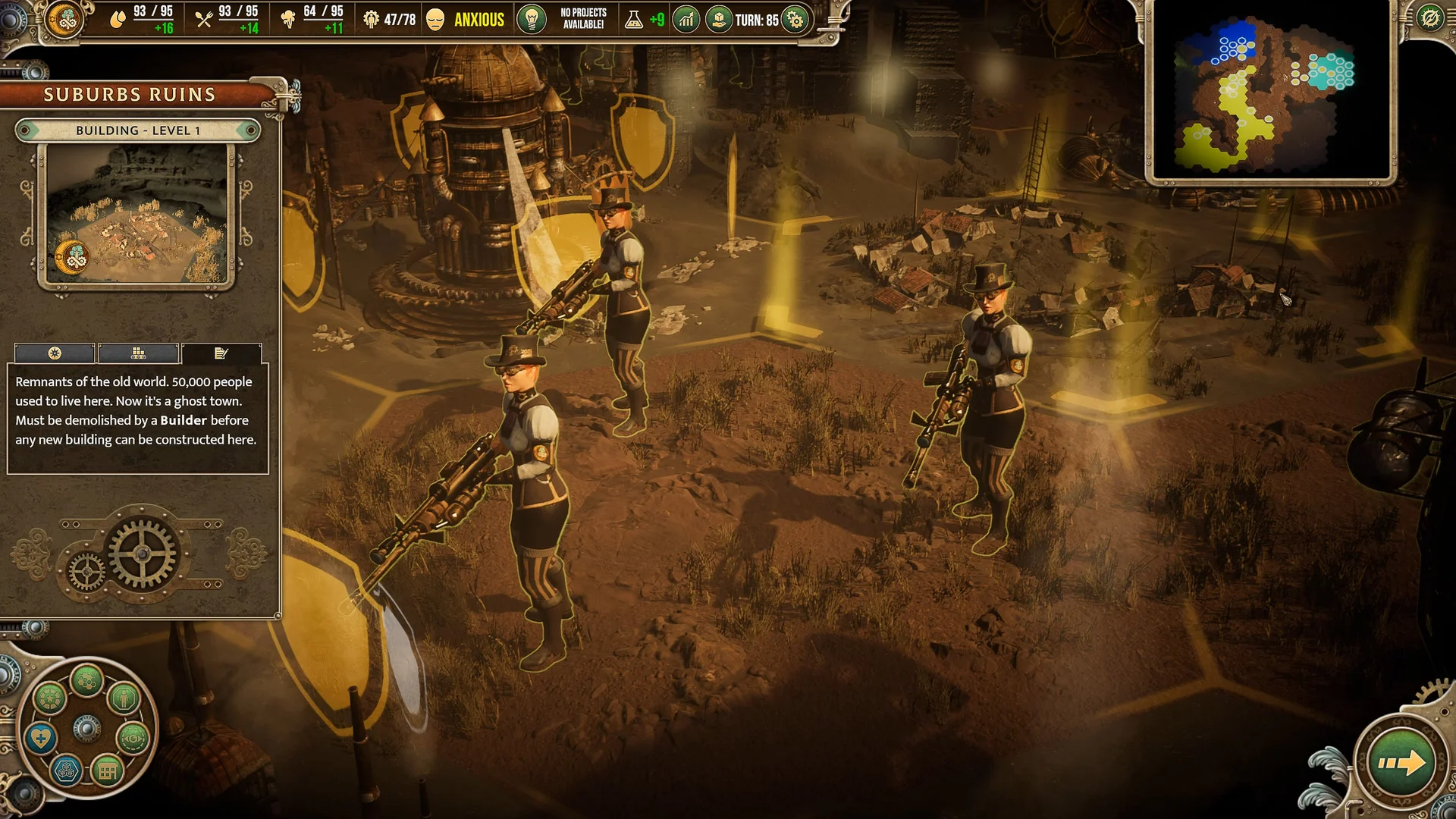Open the building radial button
1456x819 pixels.
pos(107,772)
